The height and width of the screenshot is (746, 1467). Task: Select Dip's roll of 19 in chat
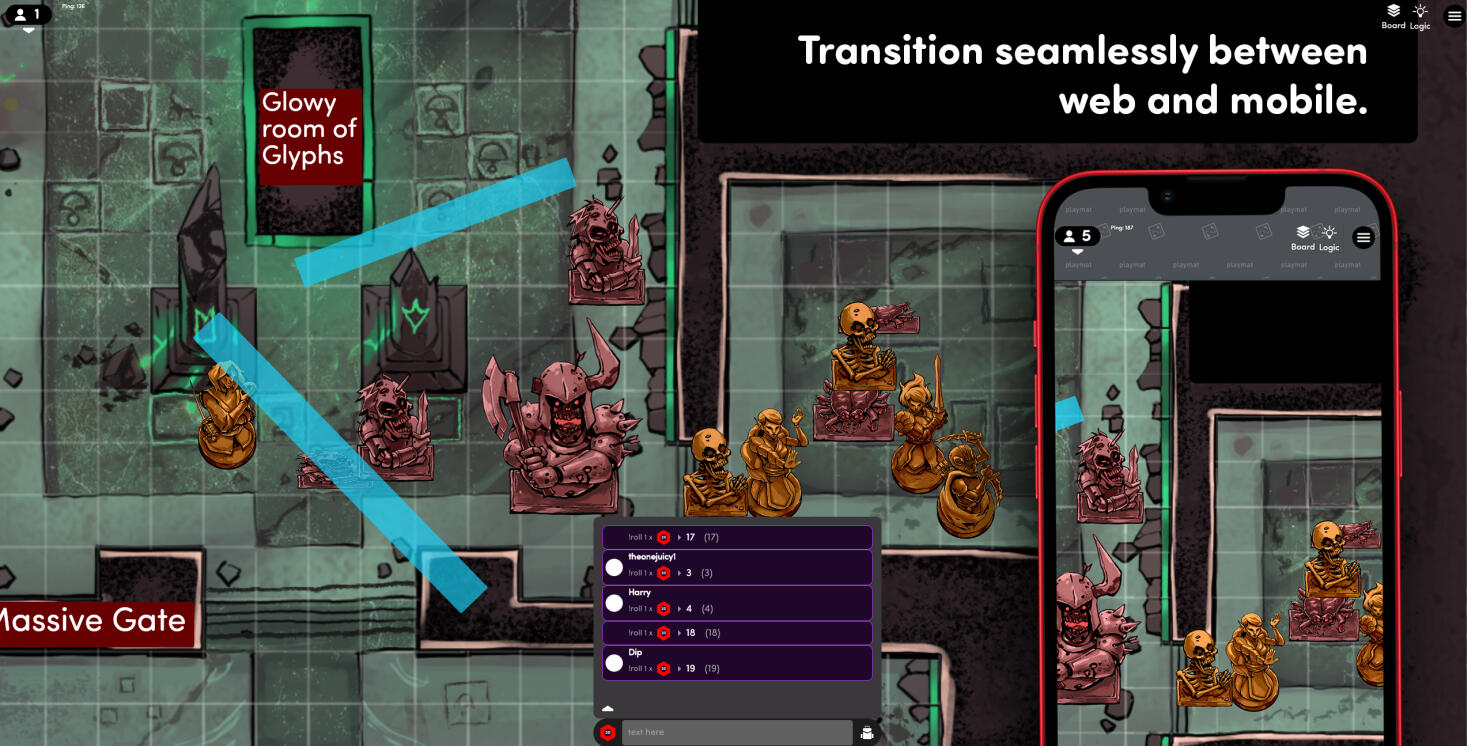[x=737, y=662]
